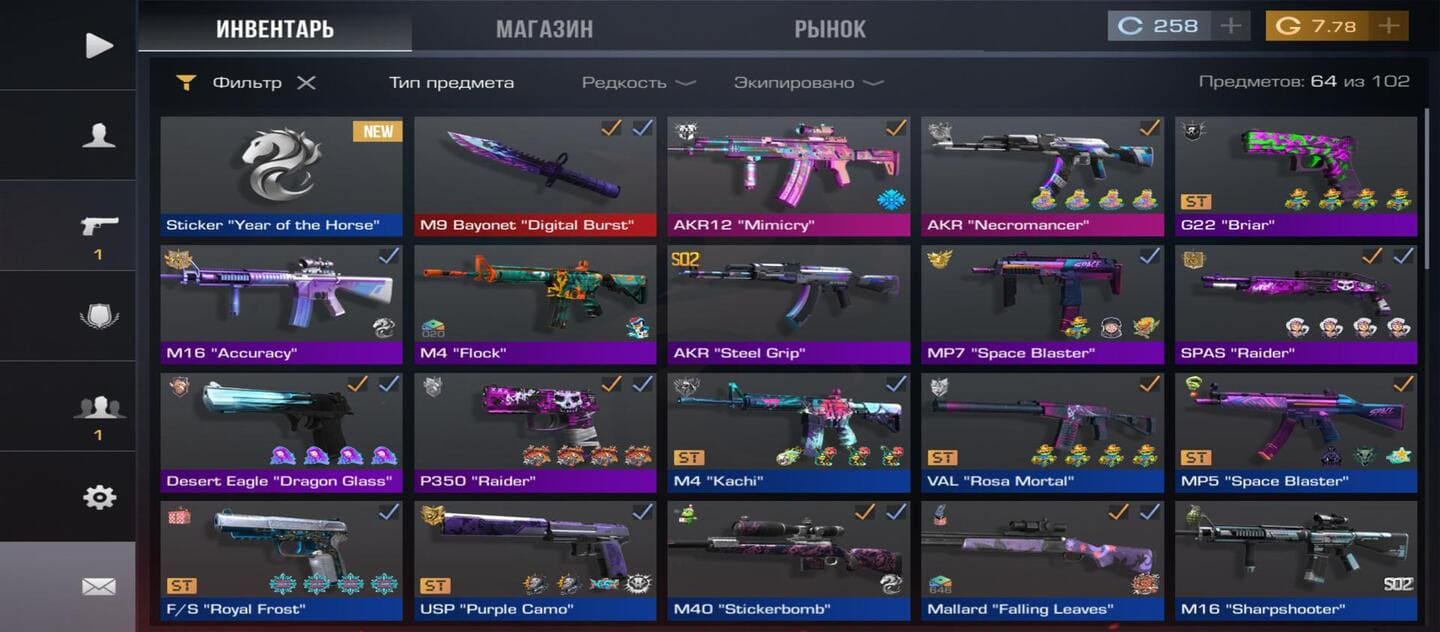Image resolution: width=1440 pixels, height=632 pixels.
Task: Select the Sticker "Year of the Horse" item
Action: [x=281, y=176]
